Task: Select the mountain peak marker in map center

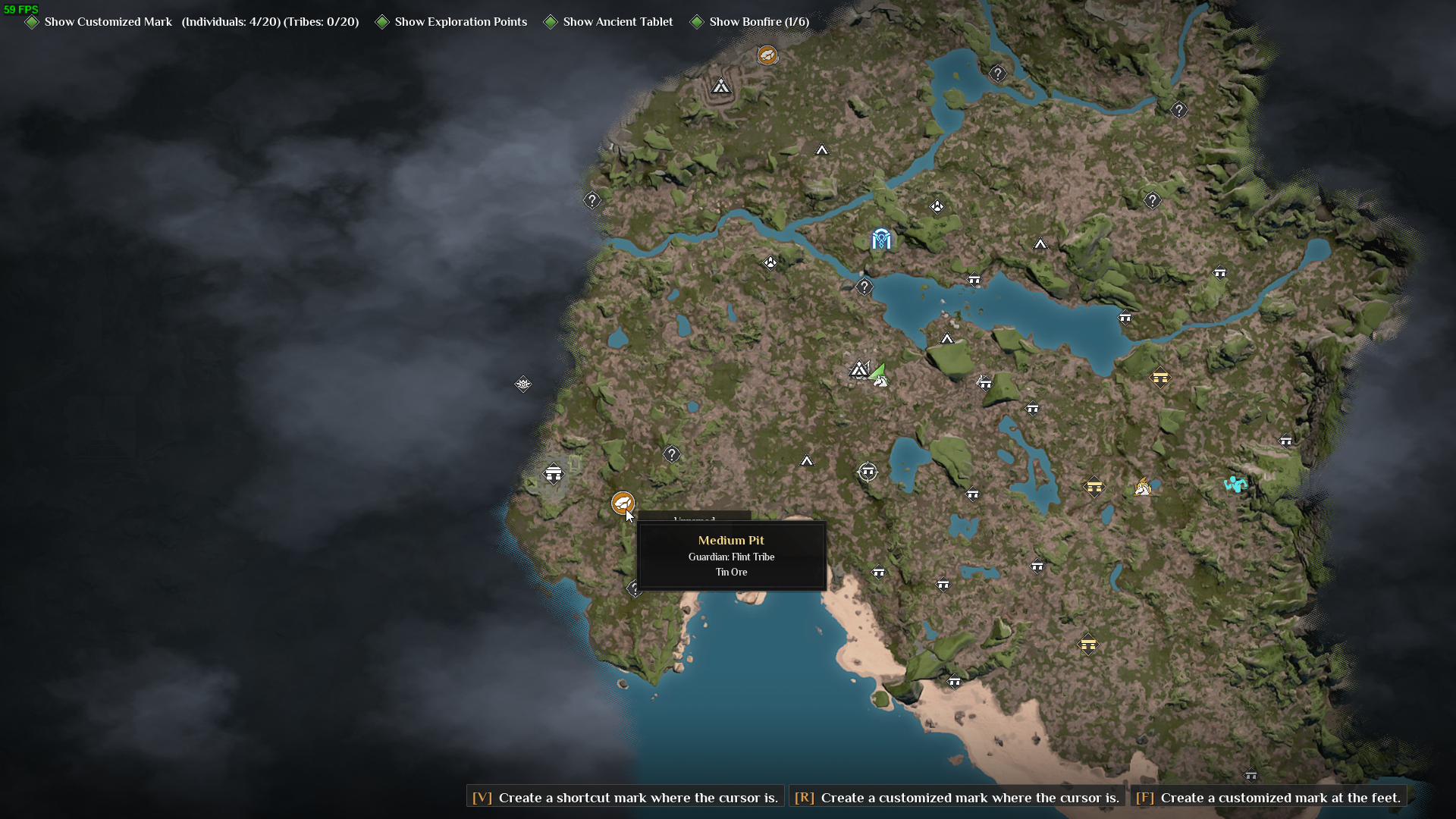Action: pos(949,339)
